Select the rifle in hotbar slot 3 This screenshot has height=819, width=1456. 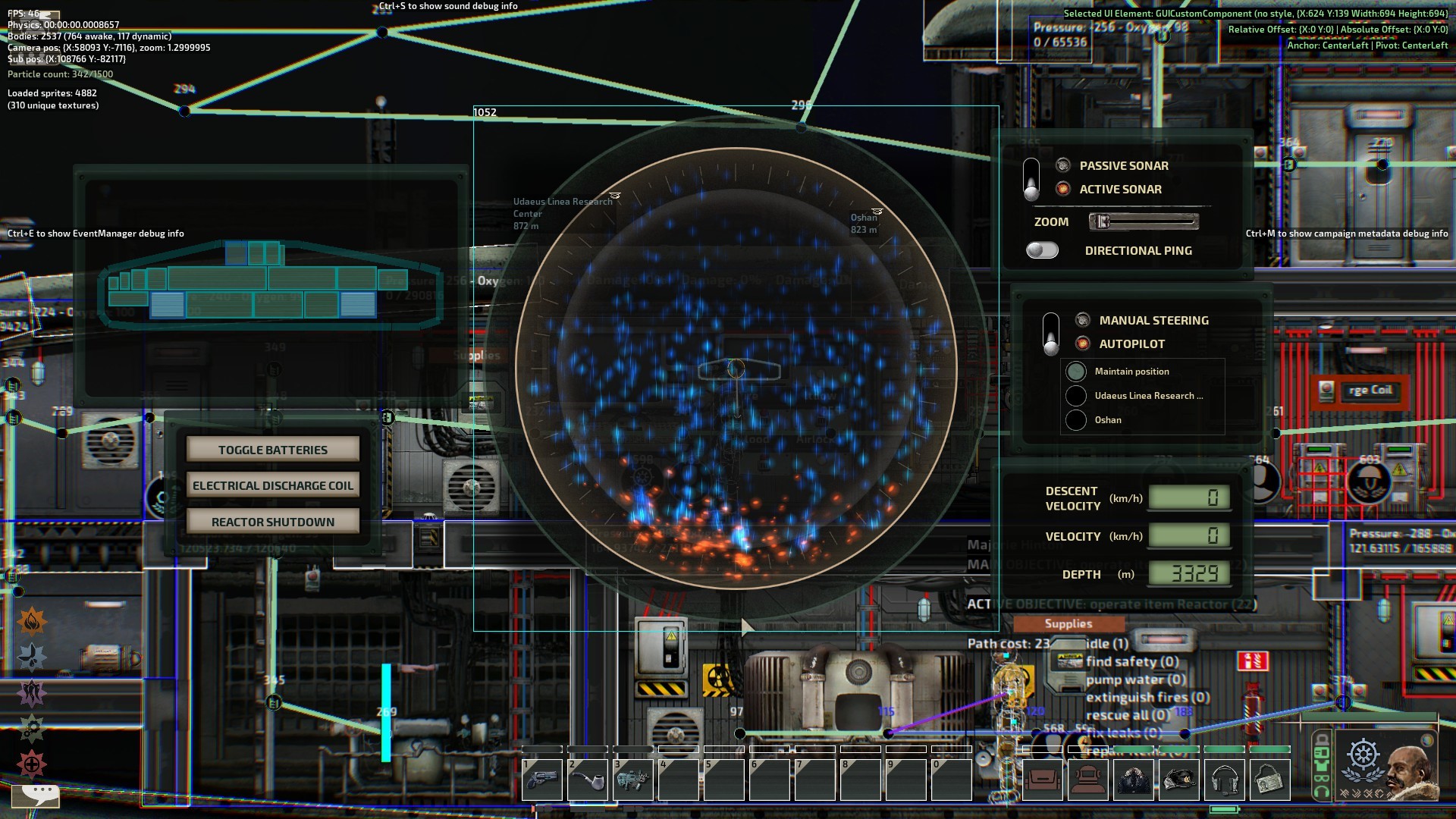633,780
